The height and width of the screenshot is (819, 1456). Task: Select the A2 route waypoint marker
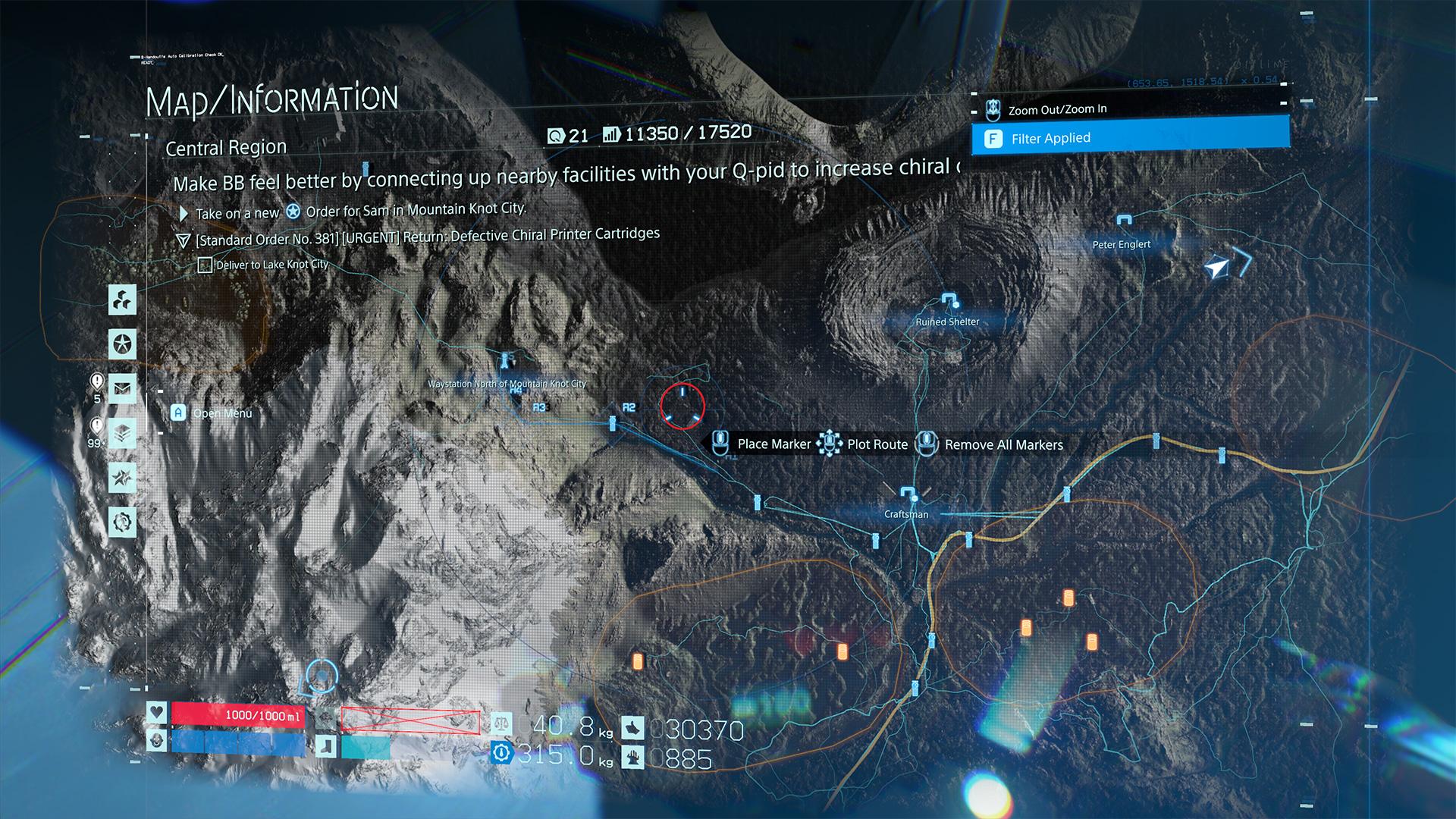coord(629,408)
